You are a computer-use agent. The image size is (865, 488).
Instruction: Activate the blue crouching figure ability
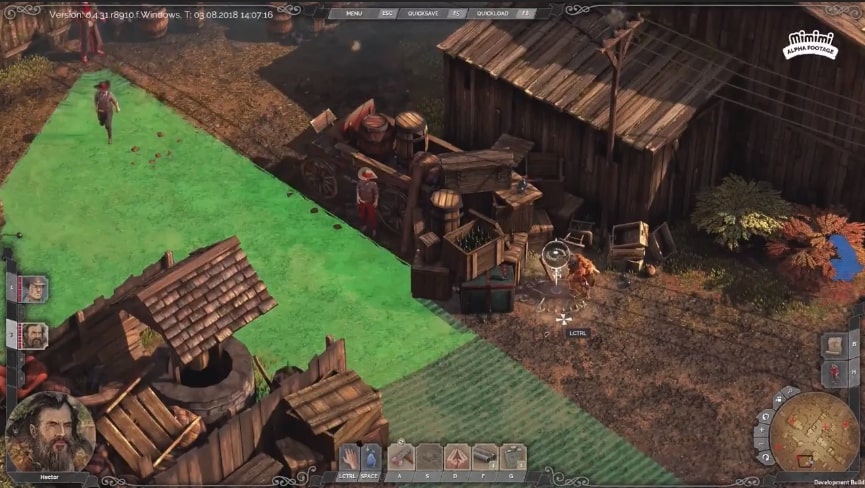[x=371, y=457]
